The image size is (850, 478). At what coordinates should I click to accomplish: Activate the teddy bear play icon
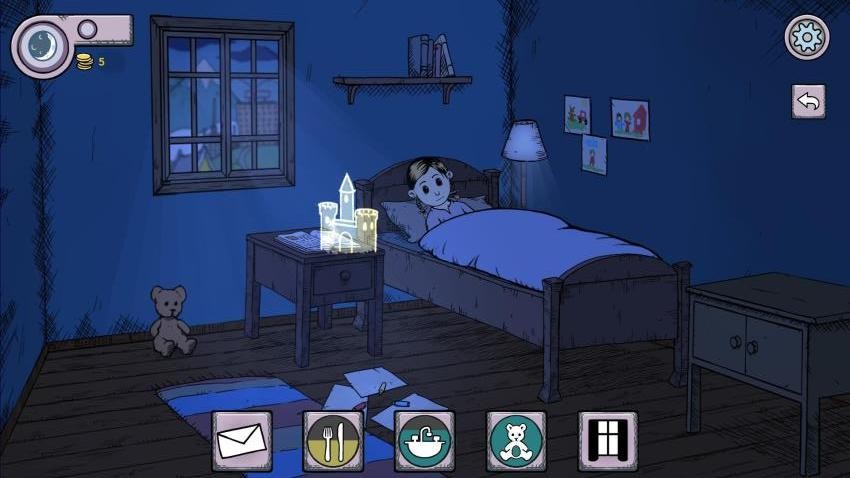click(x=516, y=441)
